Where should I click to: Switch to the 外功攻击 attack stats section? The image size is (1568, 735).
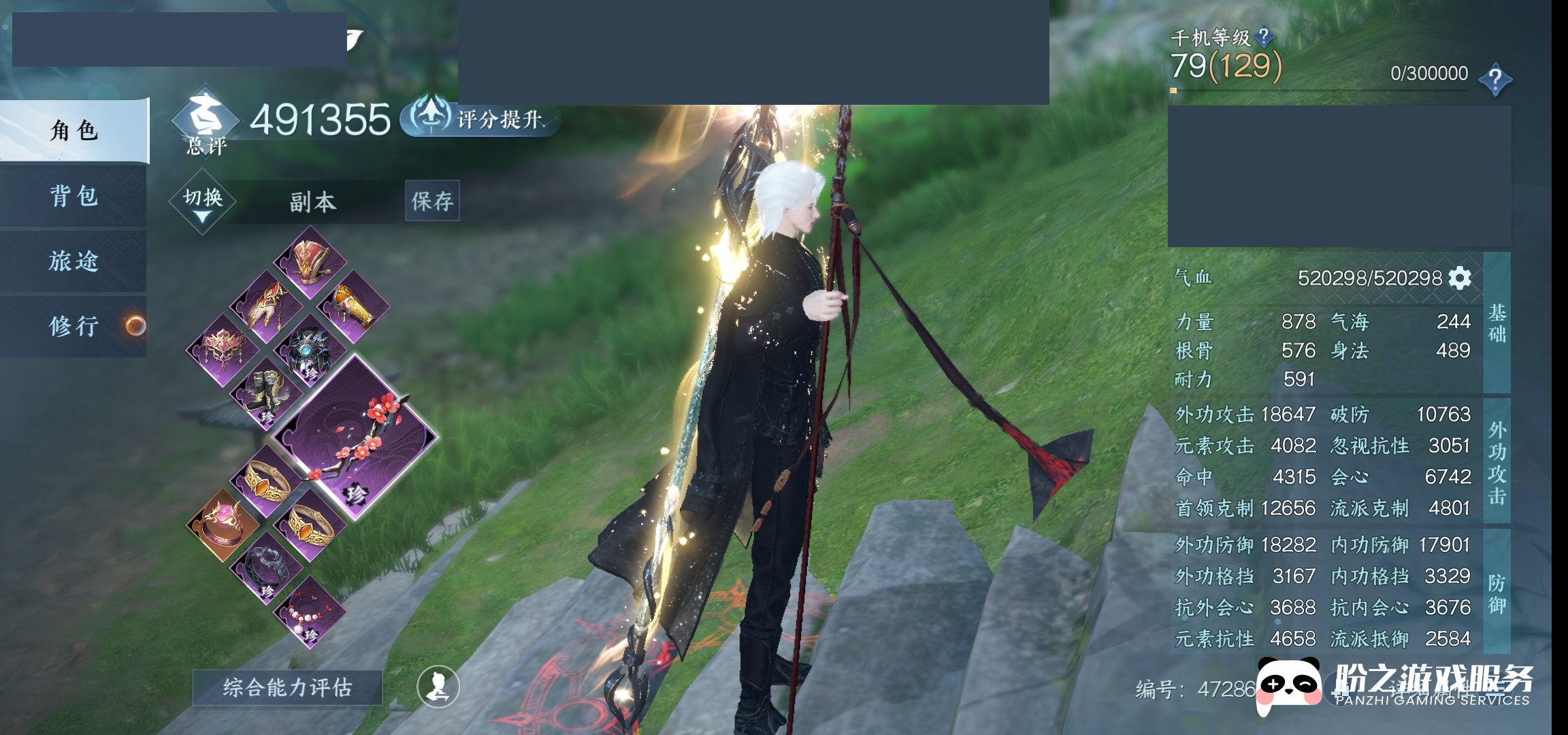tap(1497, 463)
